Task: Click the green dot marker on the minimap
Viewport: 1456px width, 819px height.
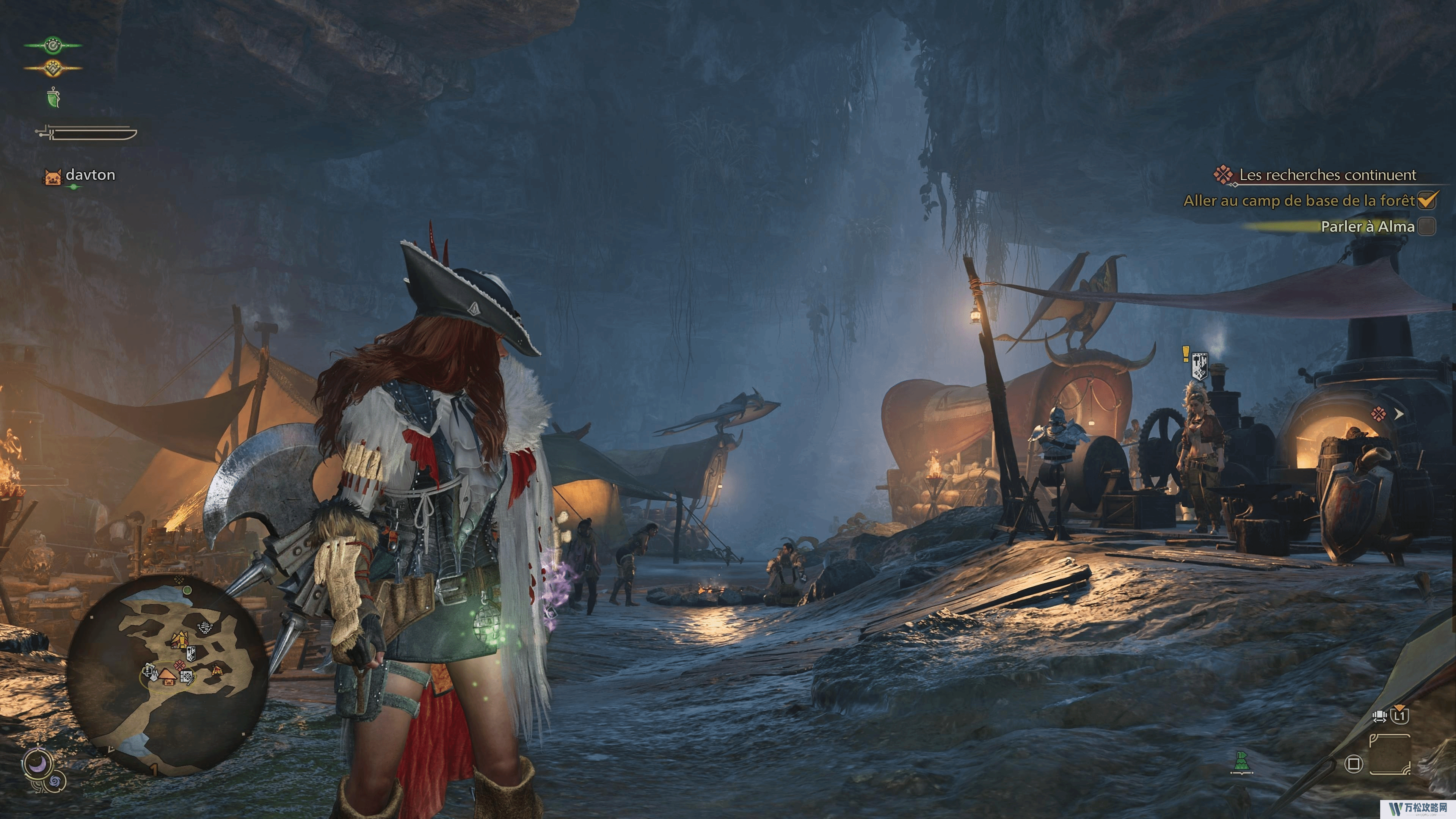Action: pyautogui.click(x=188, y=590)
